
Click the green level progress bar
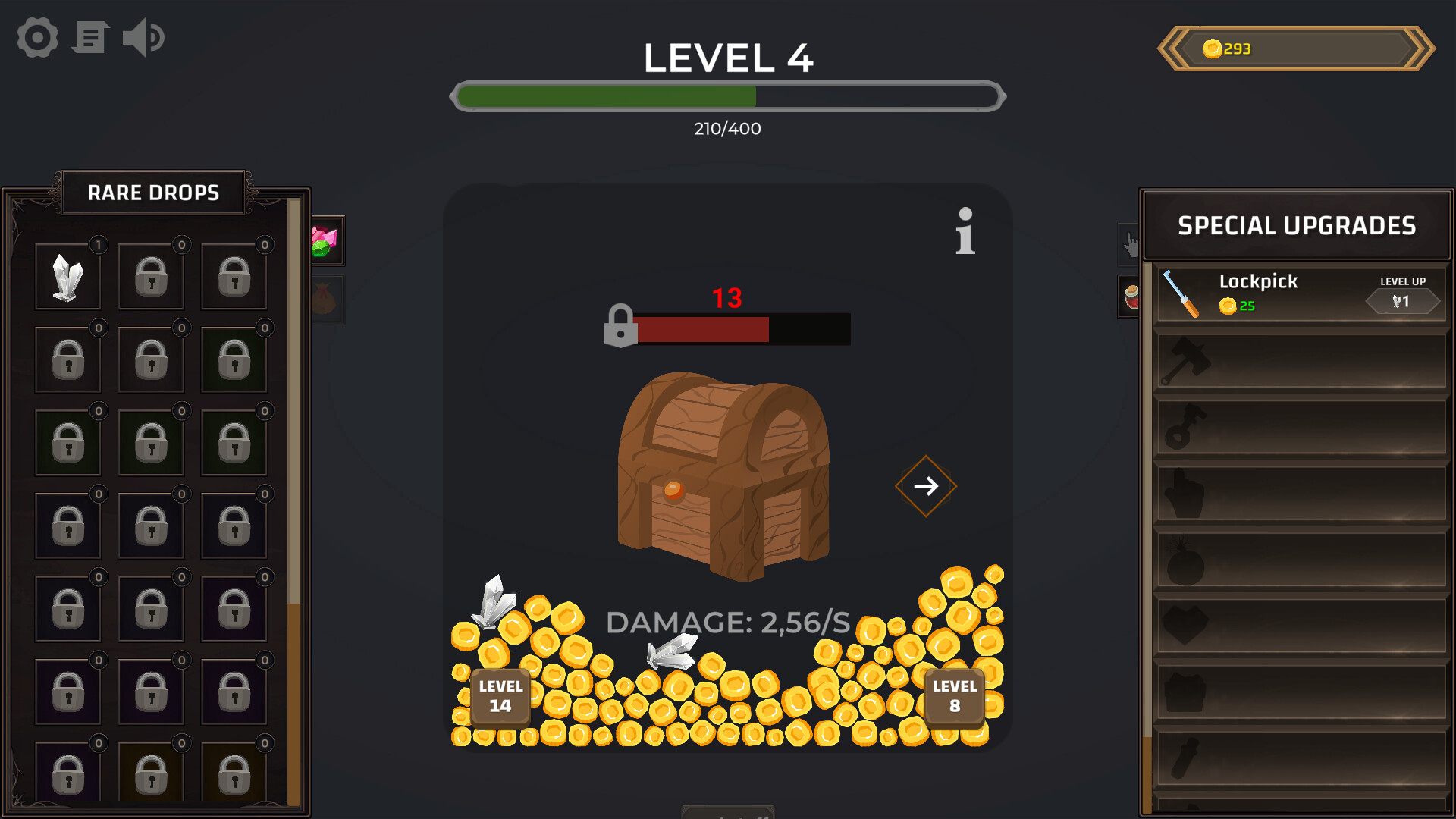(607, 97)
